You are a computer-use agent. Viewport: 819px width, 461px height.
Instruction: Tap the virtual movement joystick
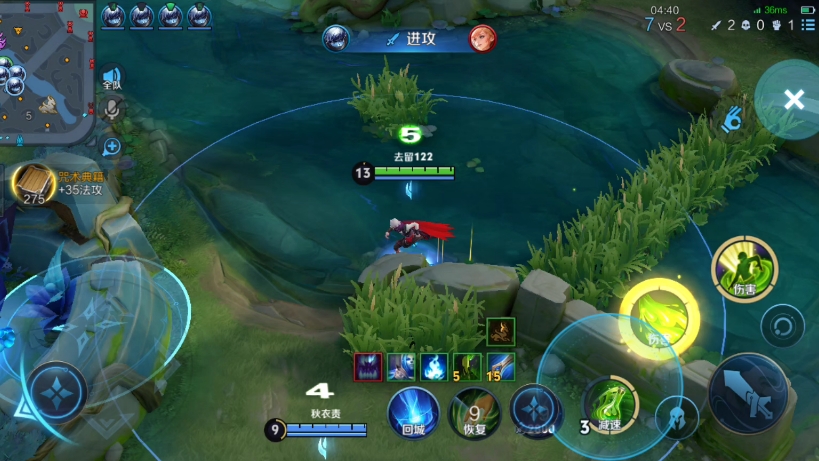click(x=56, y=390)
